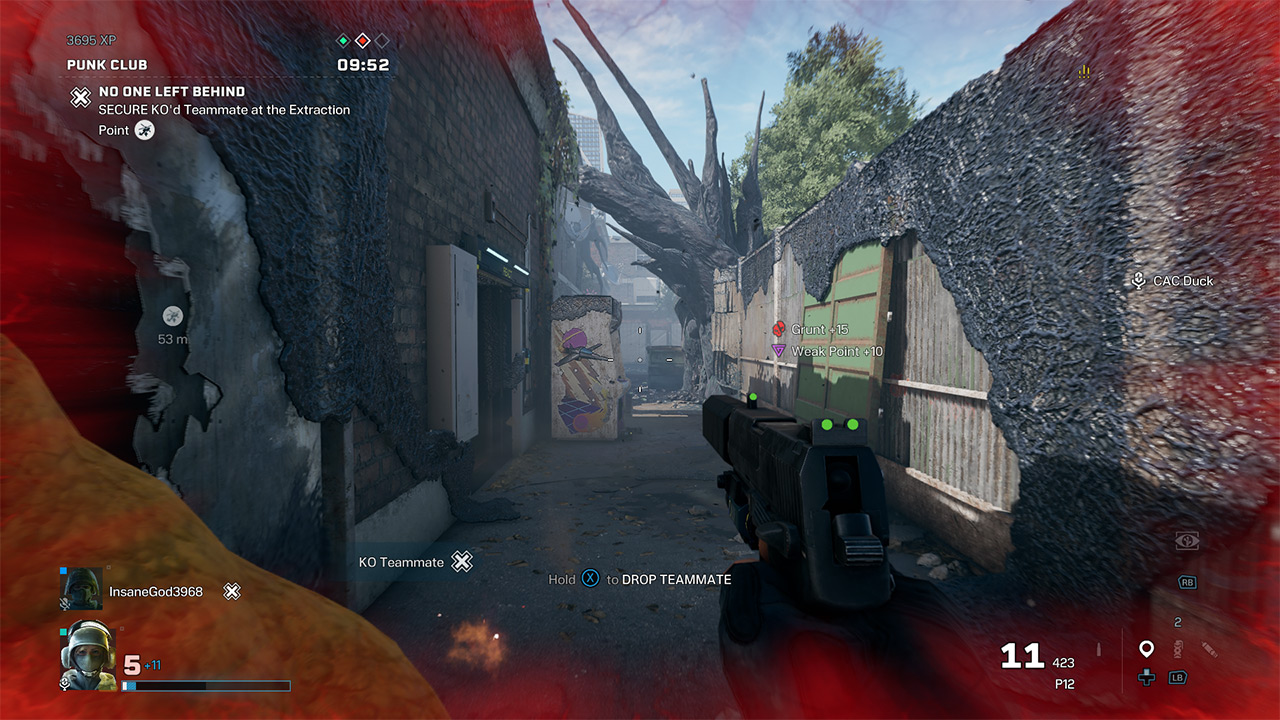
Task: Activate the eye-shaped operator ability icon
Action: tap(1187, 540)
